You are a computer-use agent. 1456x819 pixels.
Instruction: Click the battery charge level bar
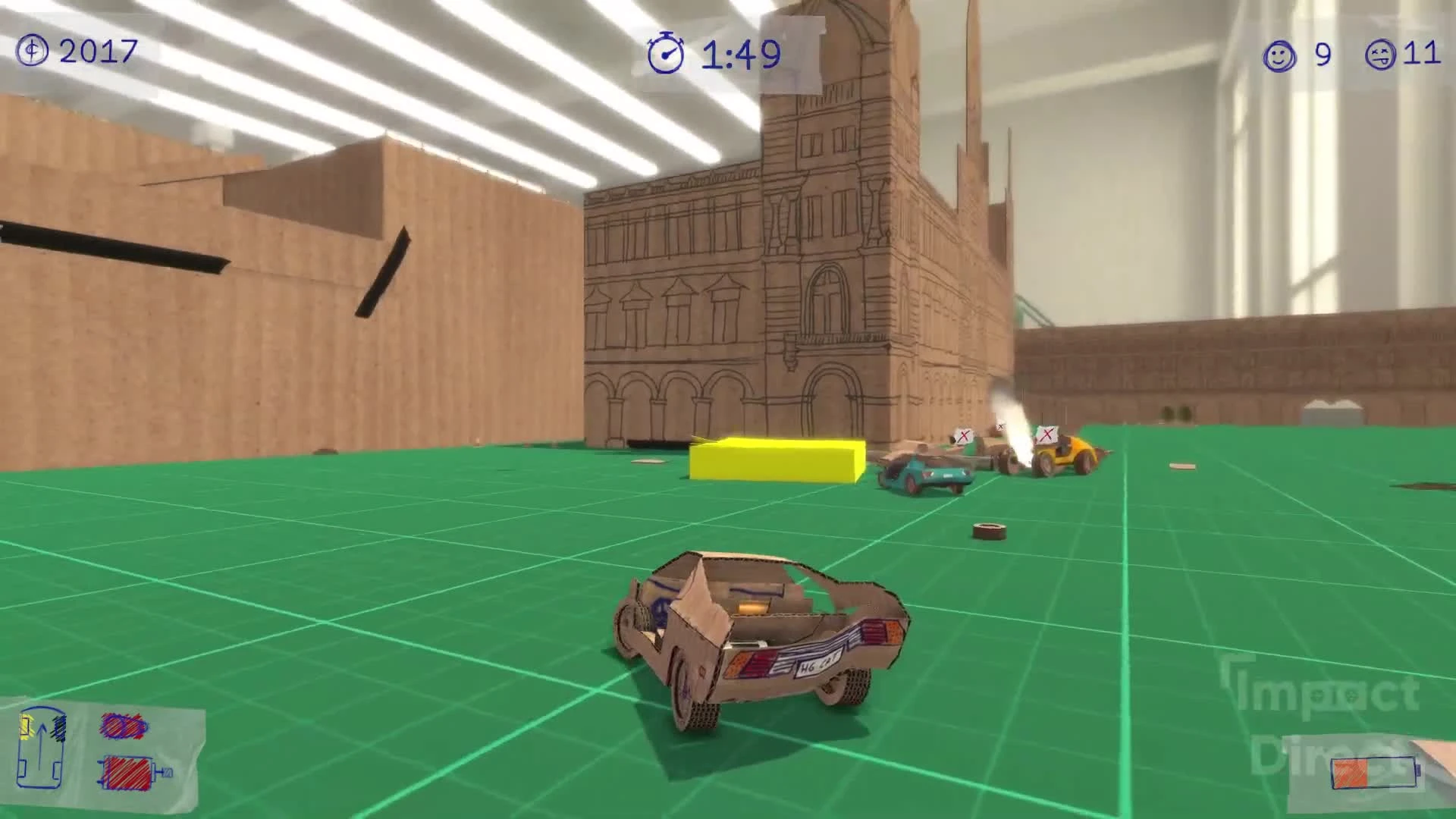(1350, 772)
